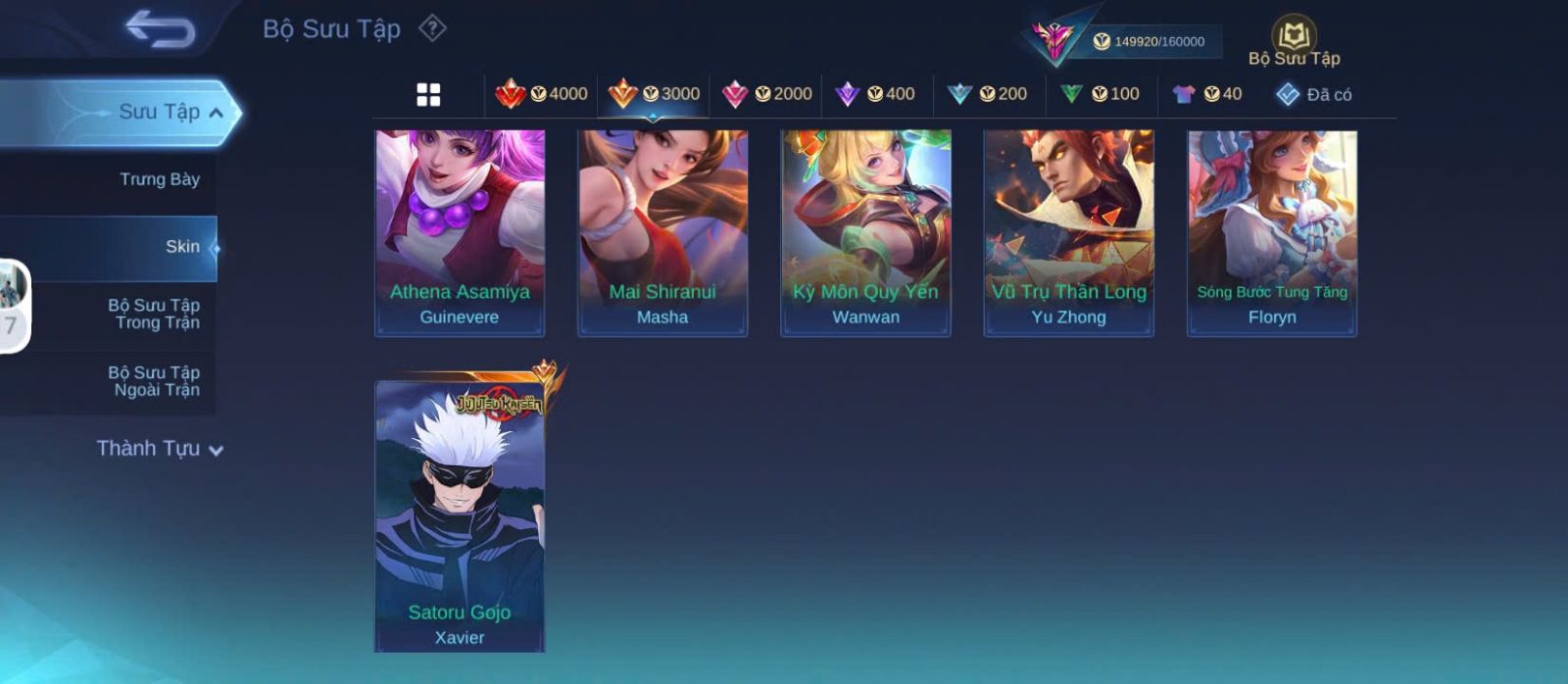The width and height of the screenshot is (1568, 684).
Task: Open the Trưng Bày menu entry
Action: point(159,179)
